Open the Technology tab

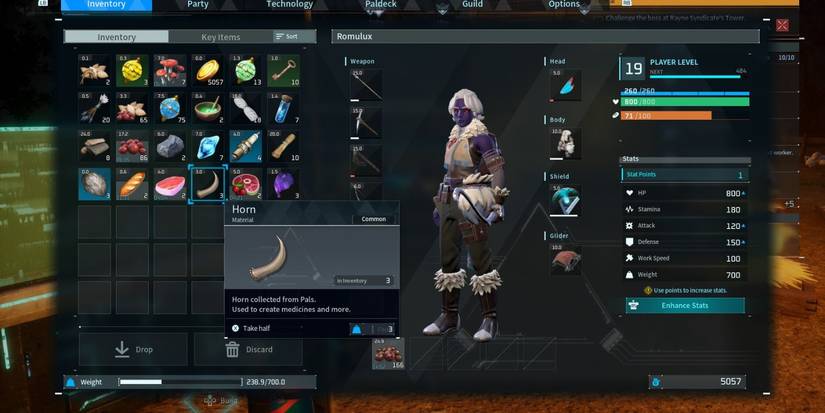coord(289,4)
